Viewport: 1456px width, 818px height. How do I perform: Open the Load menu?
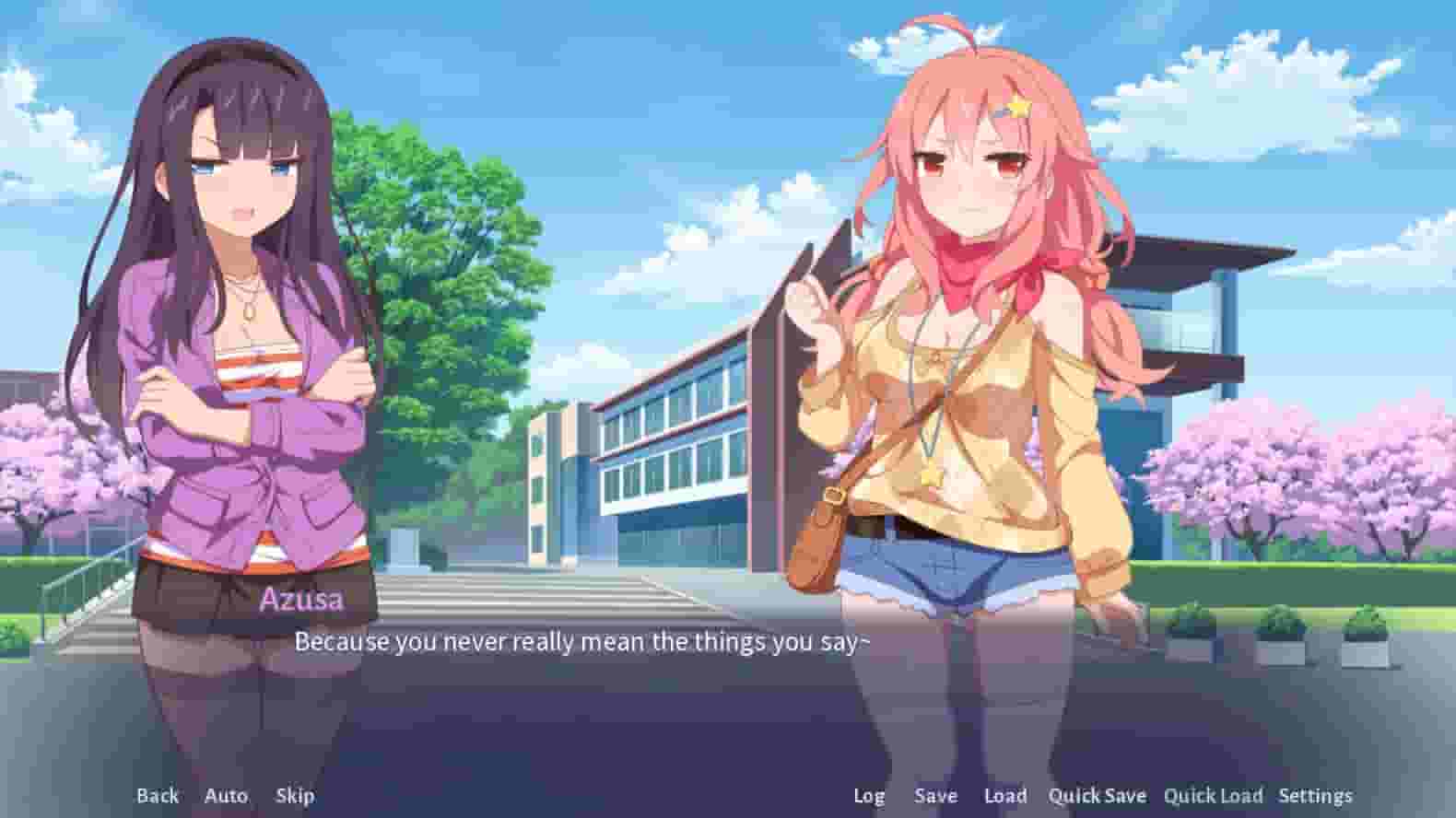(1005, 795)
